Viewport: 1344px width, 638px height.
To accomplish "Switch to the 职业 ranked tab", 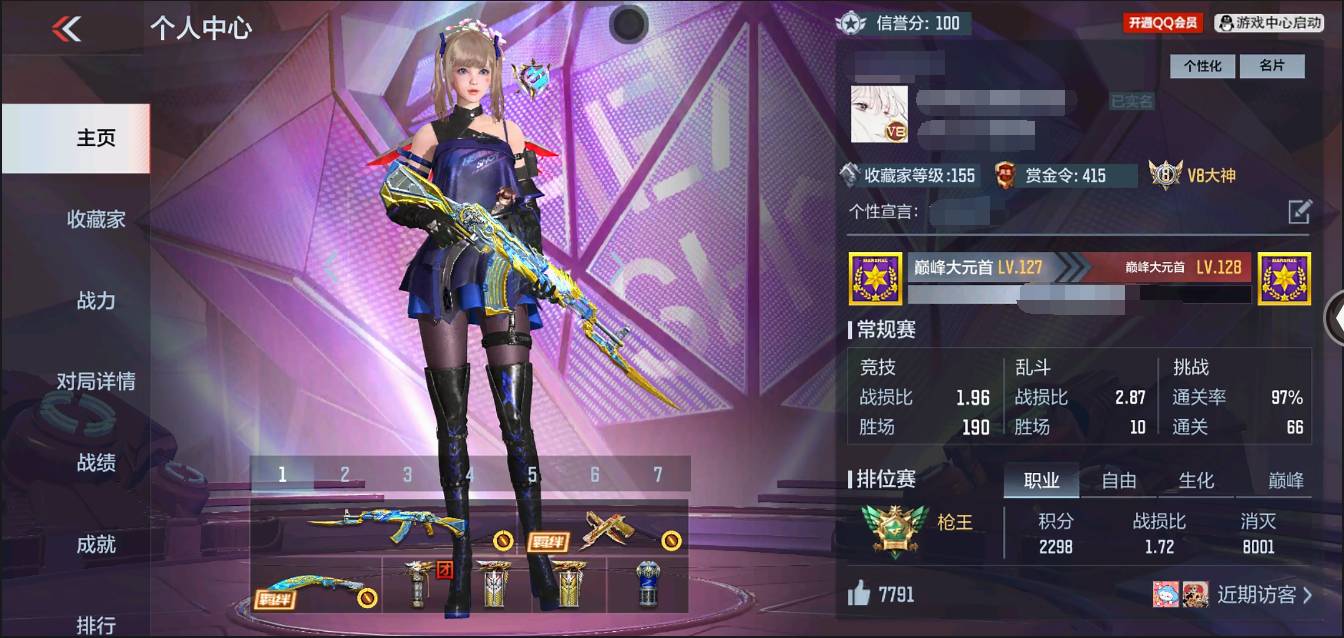I will pos(1041,480).
